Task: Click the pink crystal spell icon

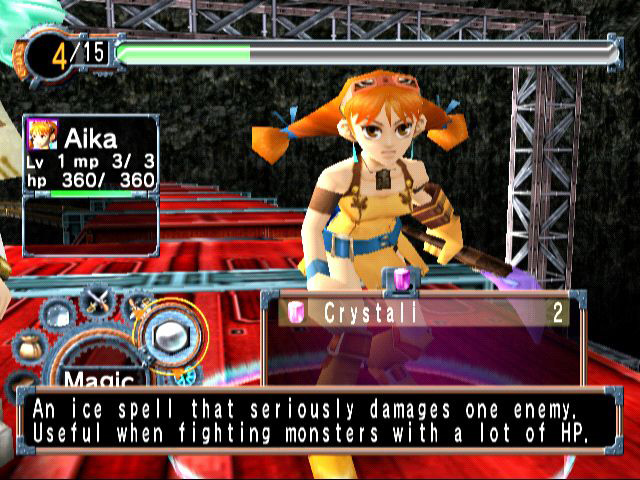Action: pos(296,312)
